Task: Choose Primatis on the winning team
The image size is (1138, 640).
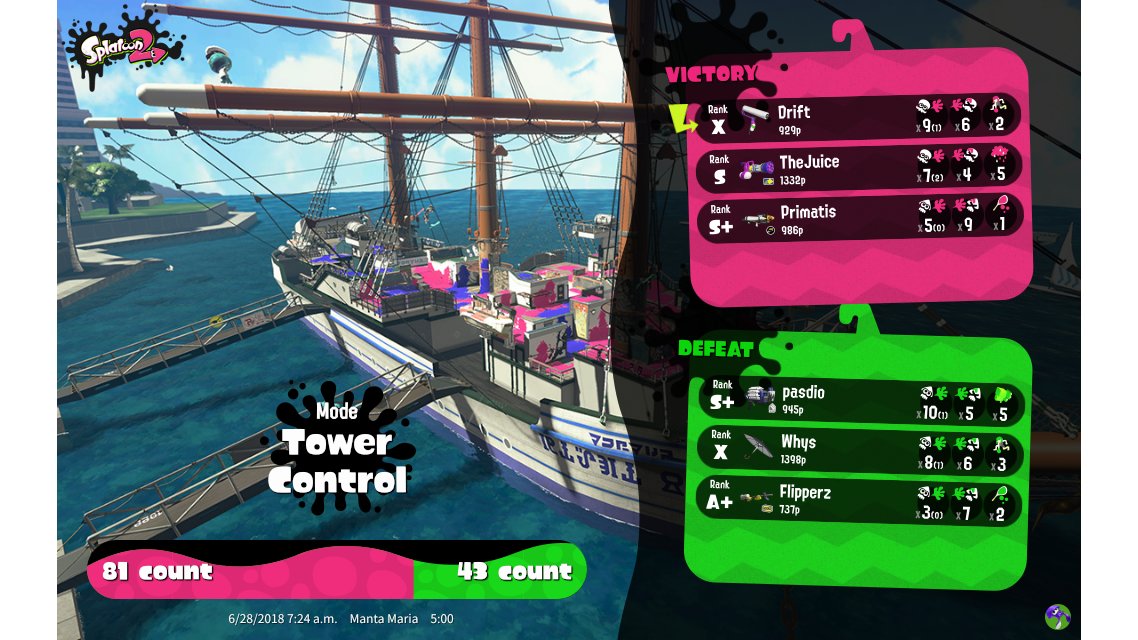Action: [858, 219]
